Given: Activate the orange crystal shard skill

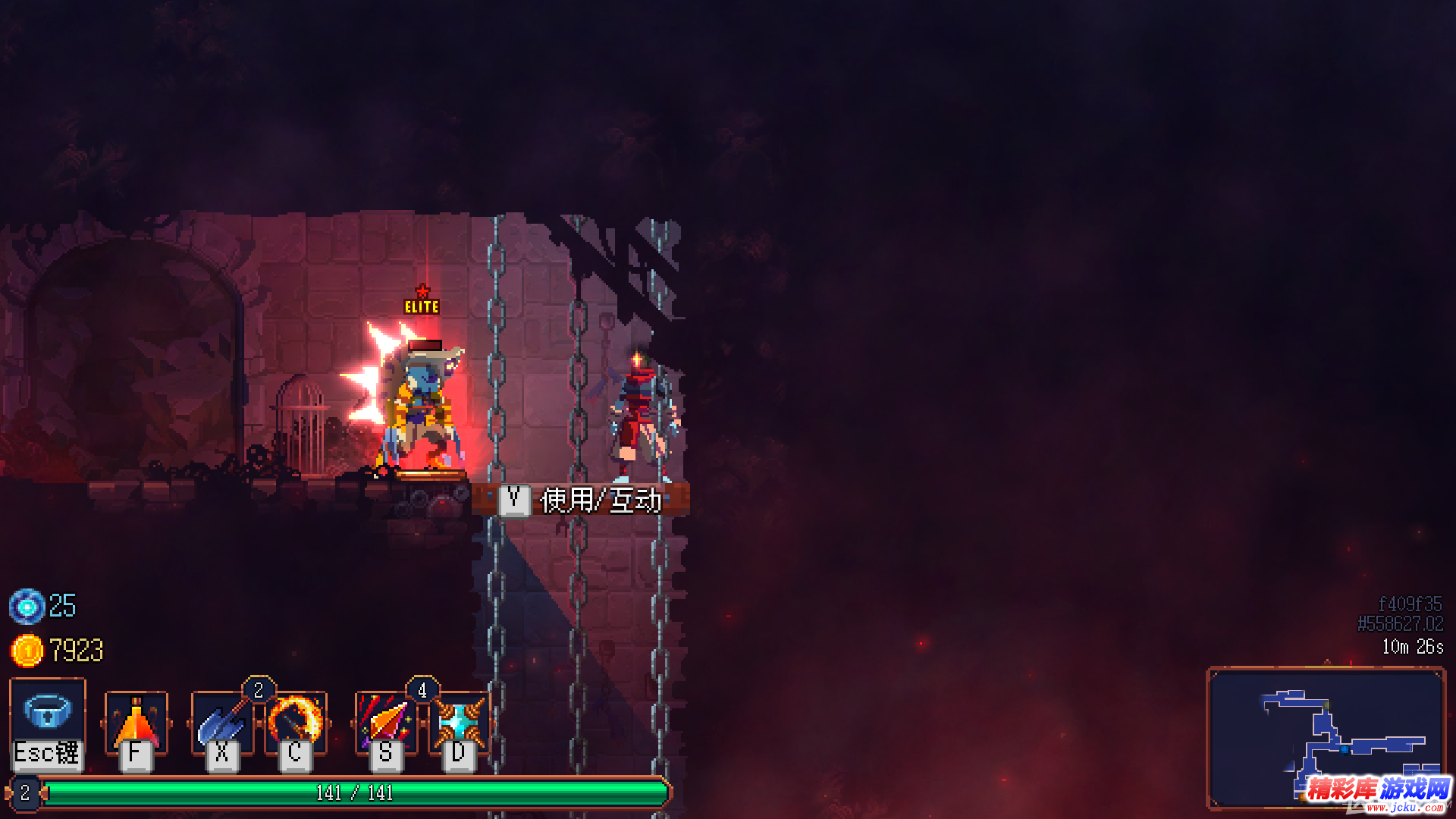Looking at the screenshot, I should click(386, 722).
